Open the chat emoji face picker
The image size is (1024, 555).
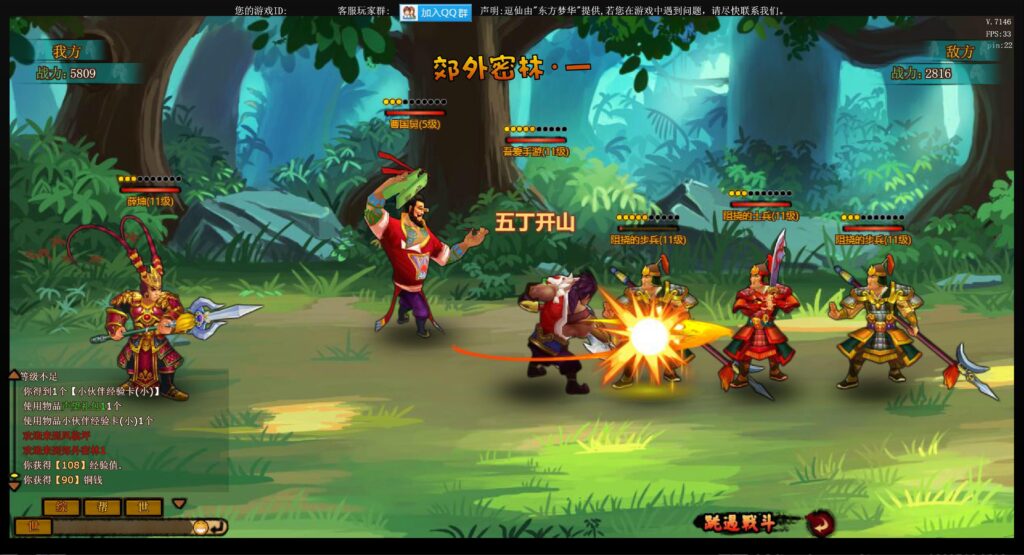tap(200, 527)
